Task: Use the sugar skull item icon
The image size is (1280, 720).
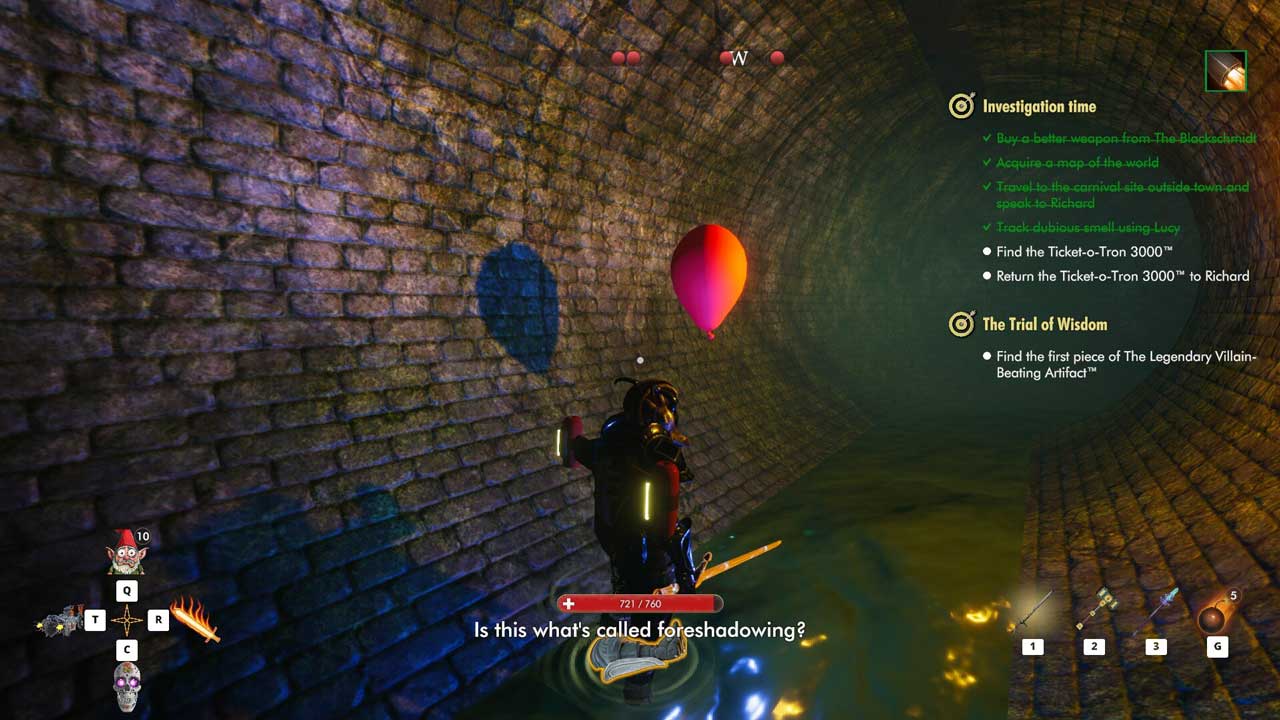Action: pos(127,686)
